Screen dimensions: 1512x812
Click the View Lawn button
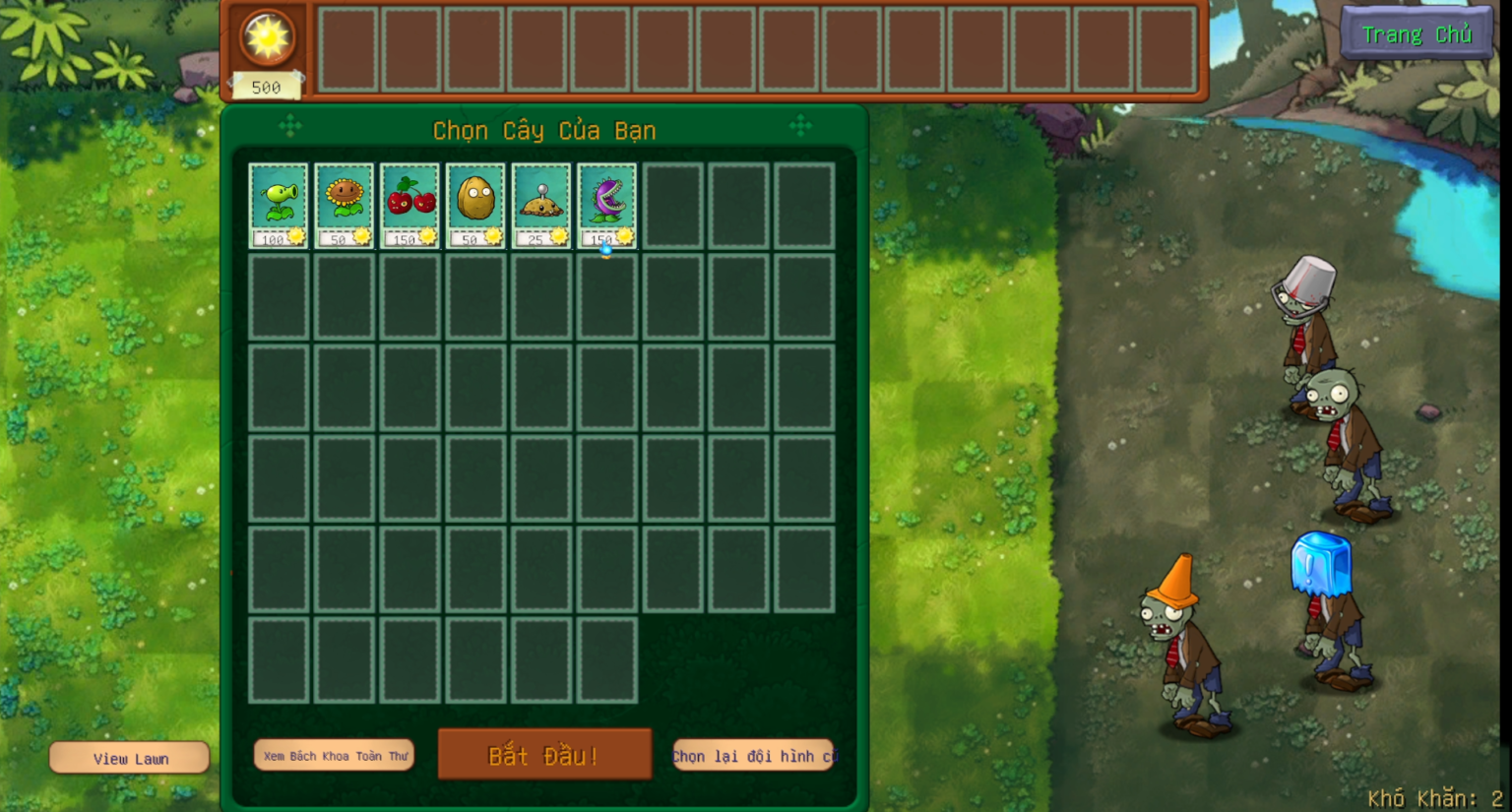click(x=128, y=757)
